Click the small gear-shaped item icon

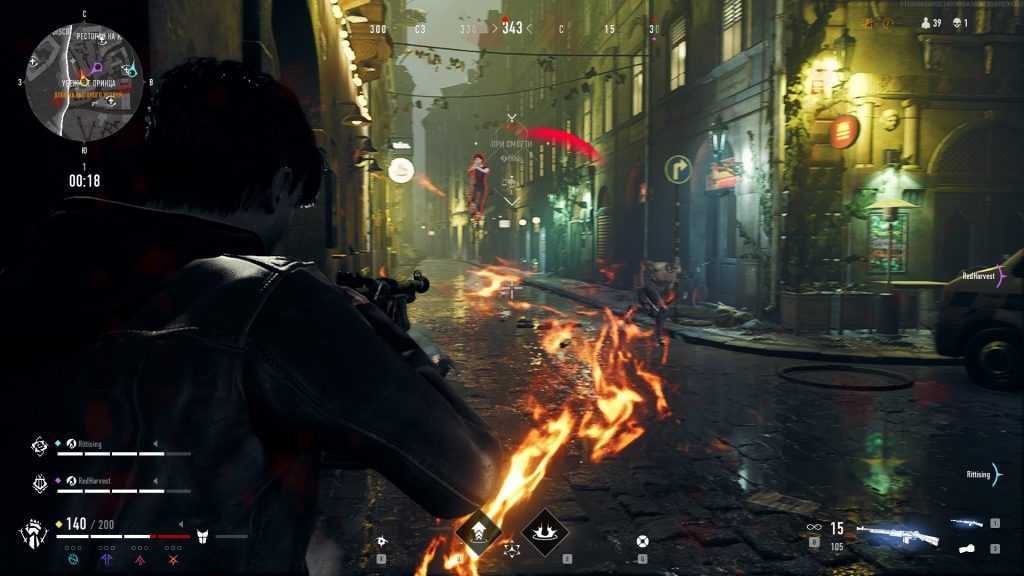click(380, 542)
